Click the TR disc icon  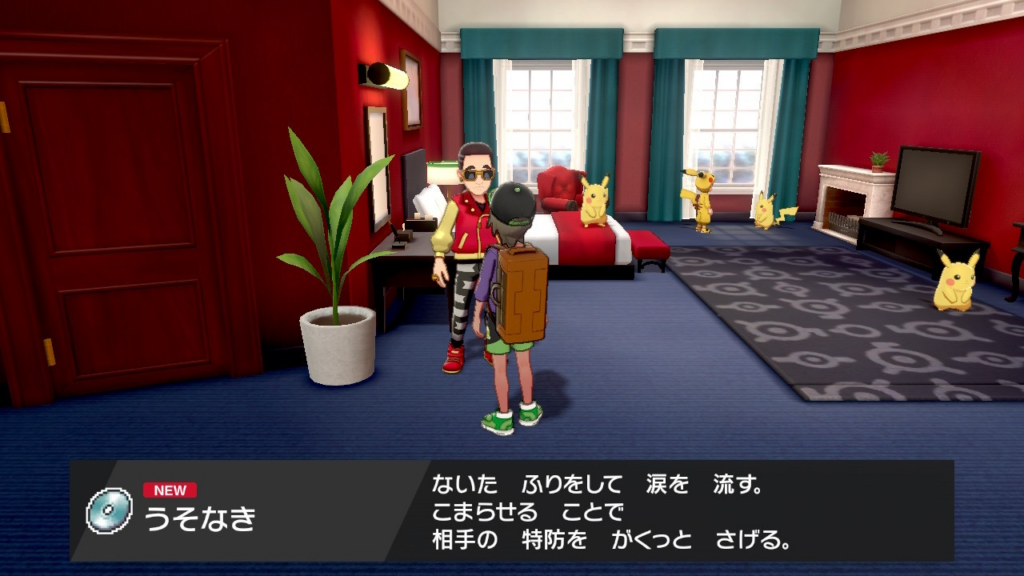109,511
